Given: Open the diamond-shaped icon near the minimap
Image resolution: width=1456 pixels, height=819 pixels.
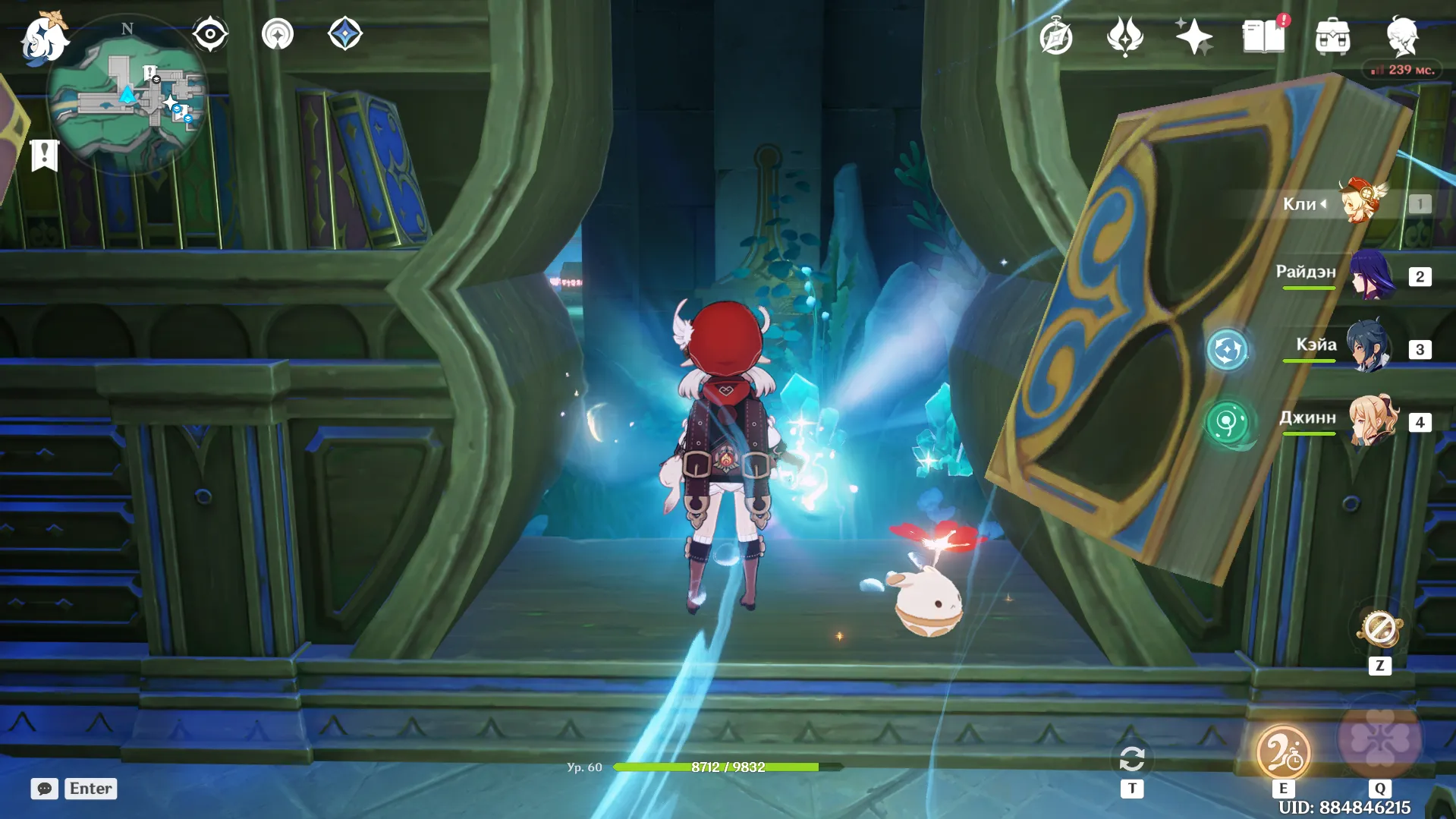Looking at the screenshot, I should click(345, 34).
